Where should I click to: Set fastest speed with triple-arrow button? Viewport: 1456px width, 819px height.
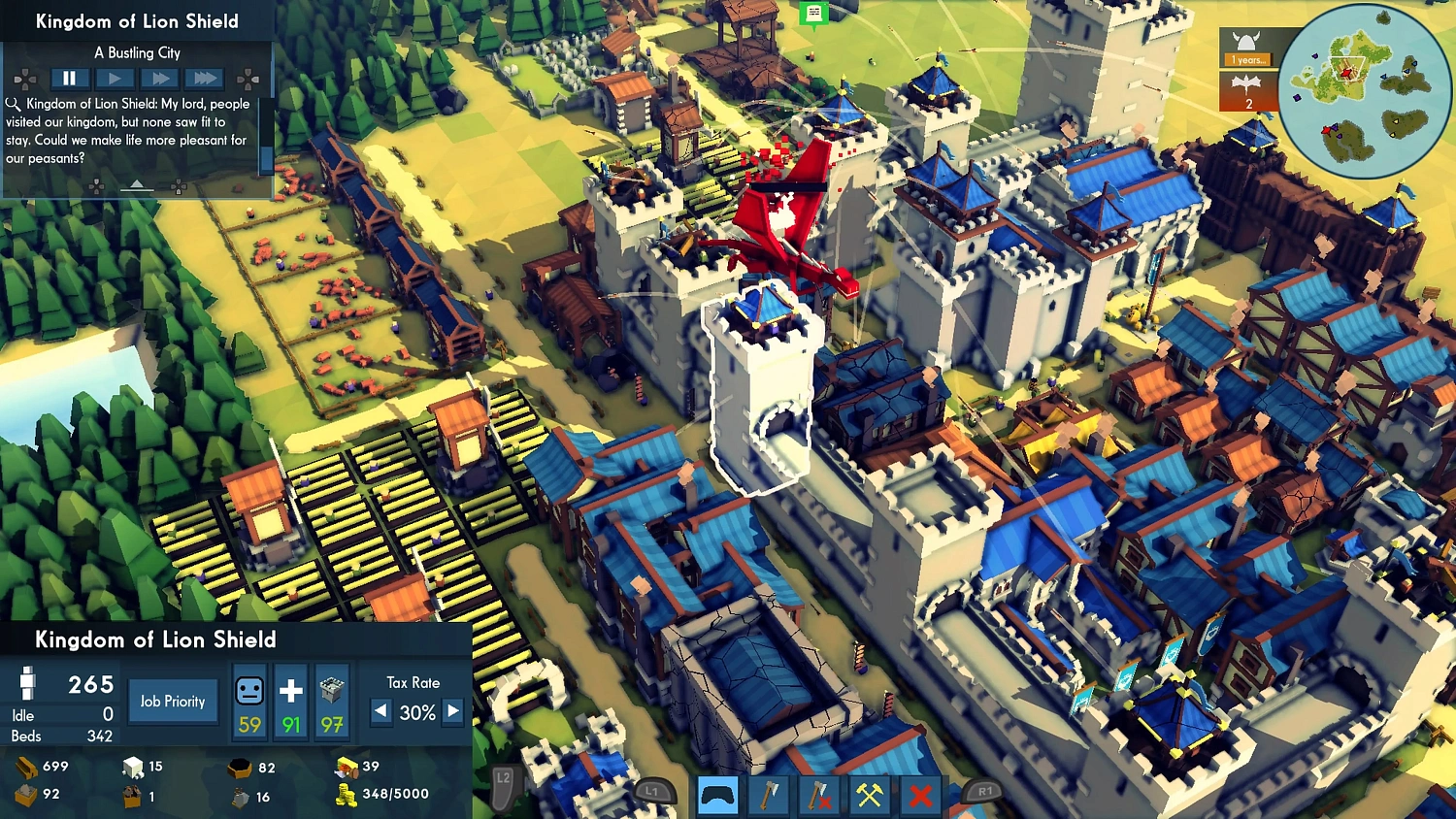[205, 79]
